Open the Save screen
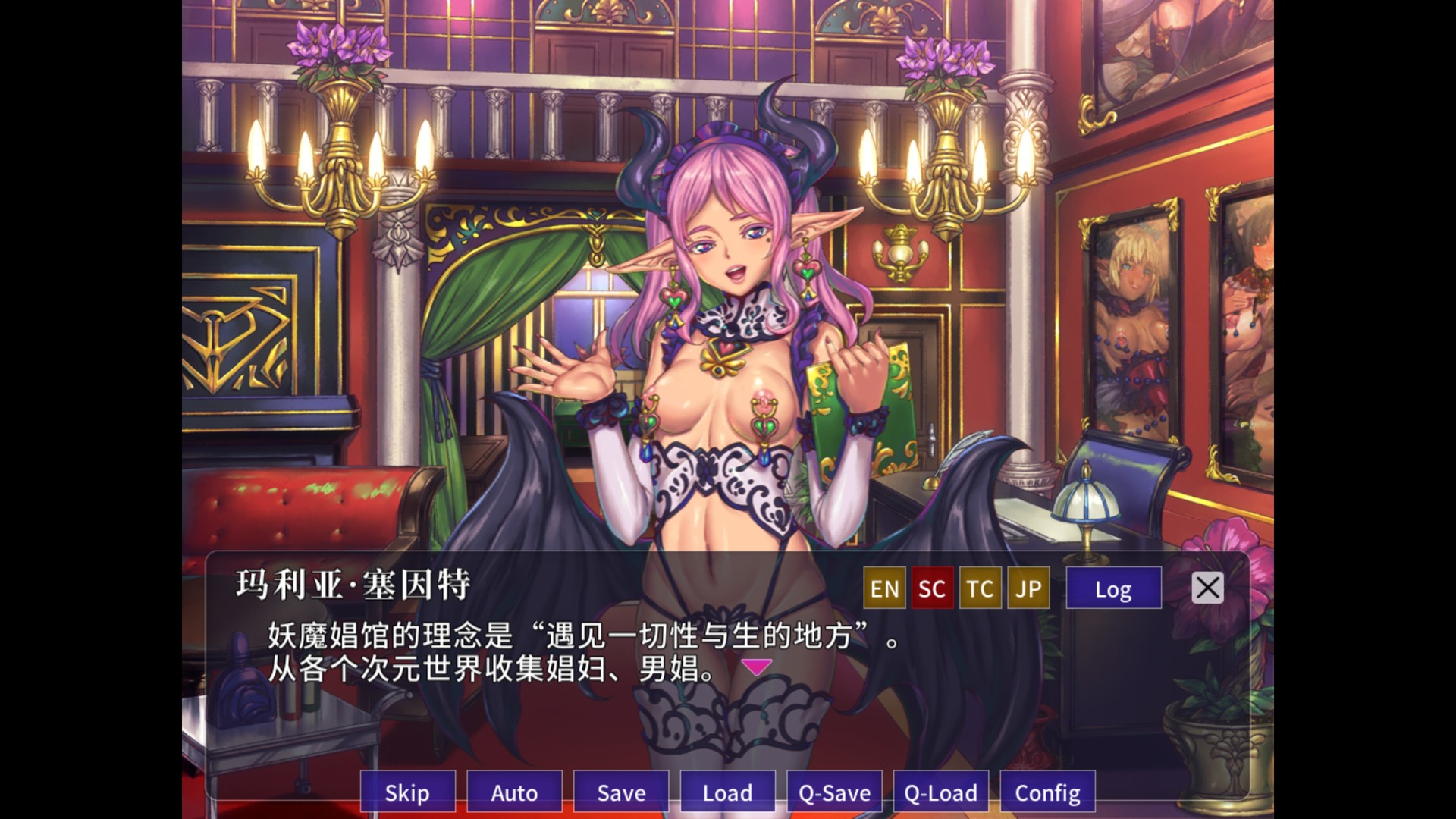Image resolution: width=1456 pixels, height=819 pixels. 620,792
